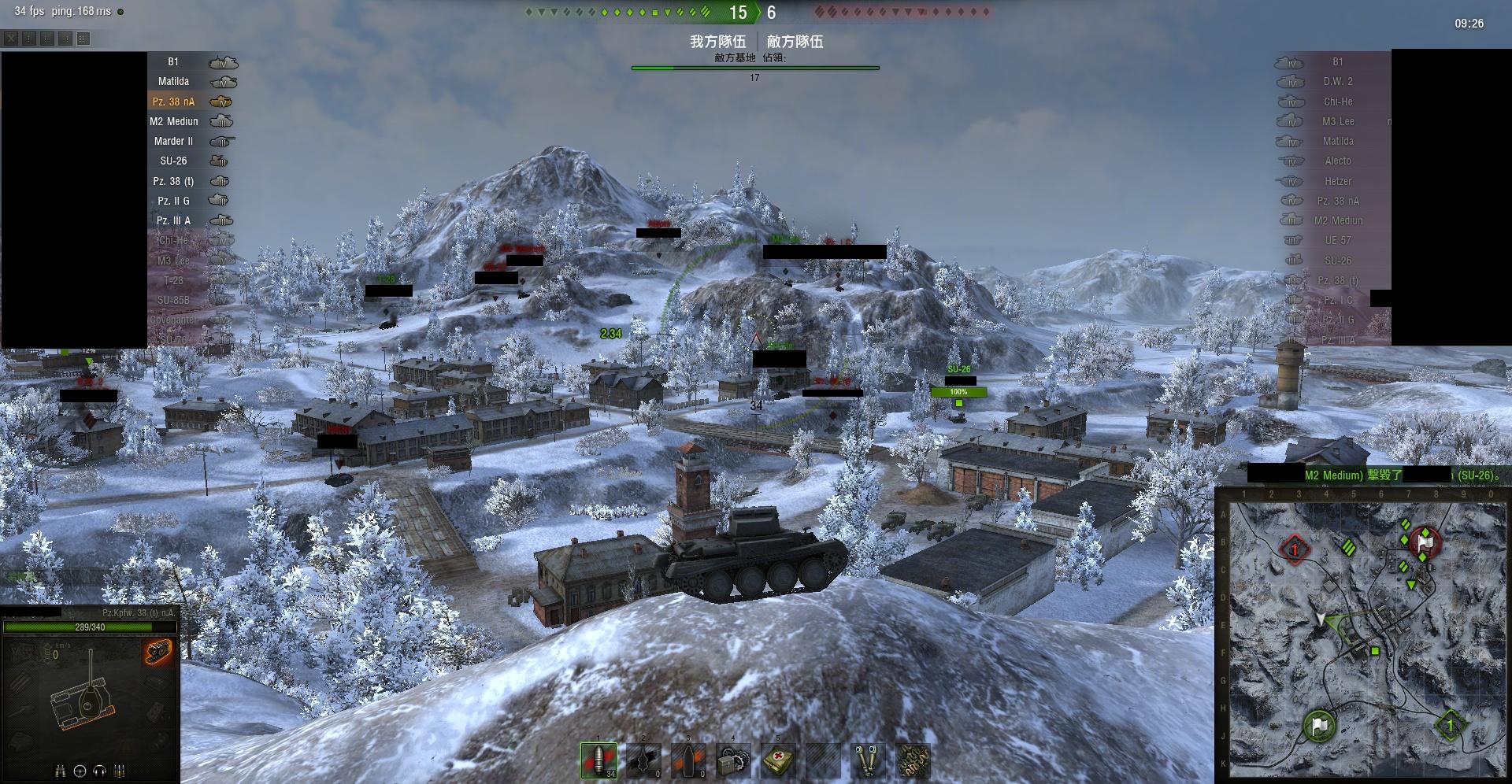Click the coiled spring equipment icon in hotbar
Image resolution: width=1512 pixels, height=784 pixels.
(913, 760)
